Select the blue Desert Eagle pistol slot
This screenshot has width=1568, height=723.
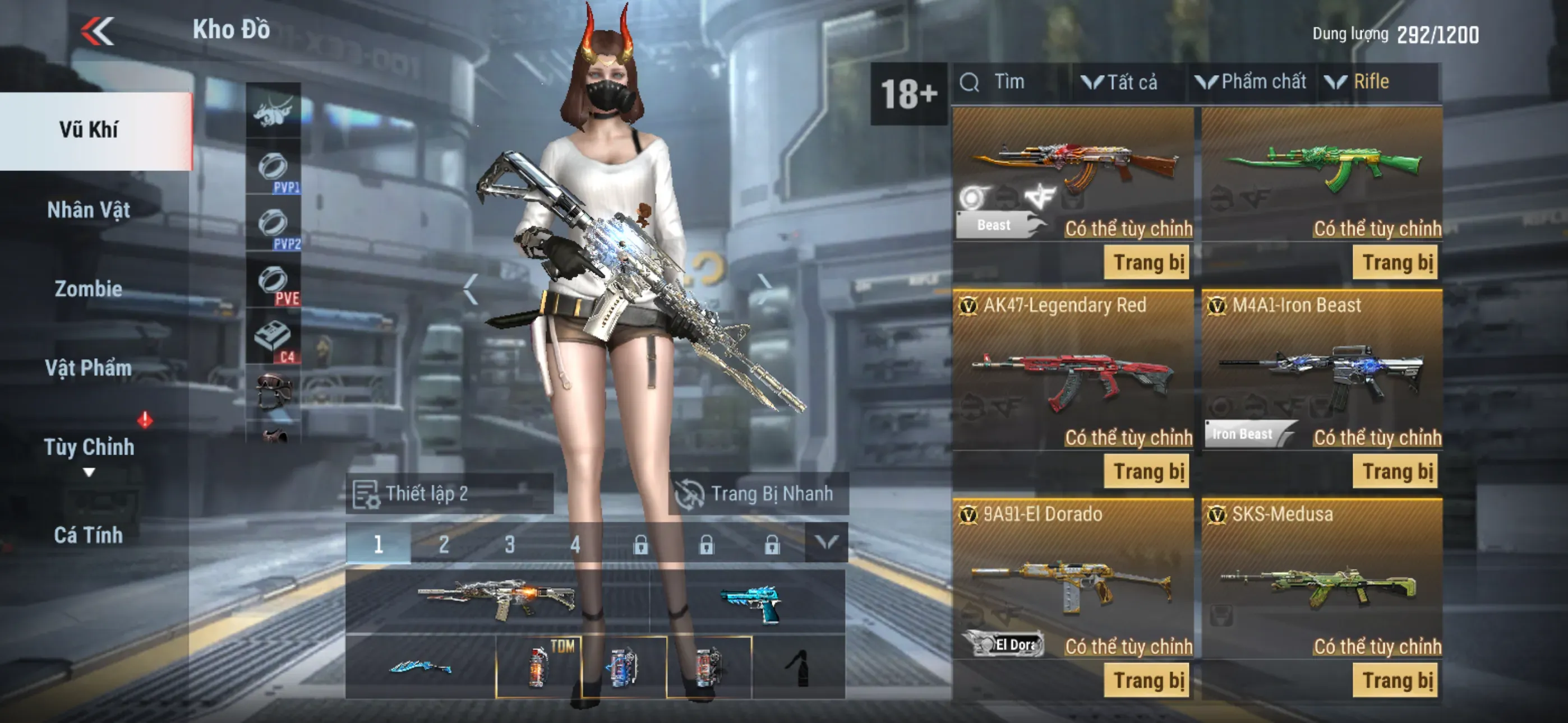click(x=750, y=602)
